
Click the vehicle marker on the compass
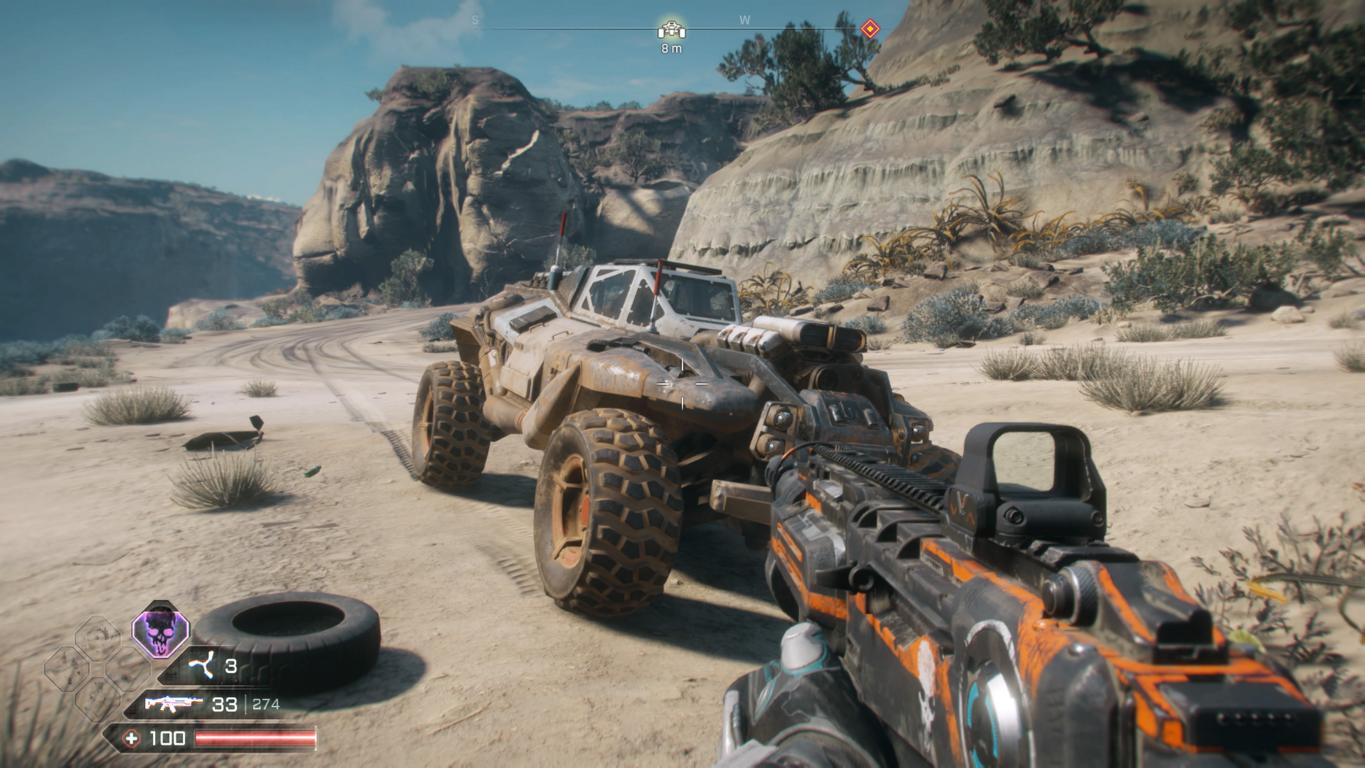pyautogui.click(x=671, y=29)
